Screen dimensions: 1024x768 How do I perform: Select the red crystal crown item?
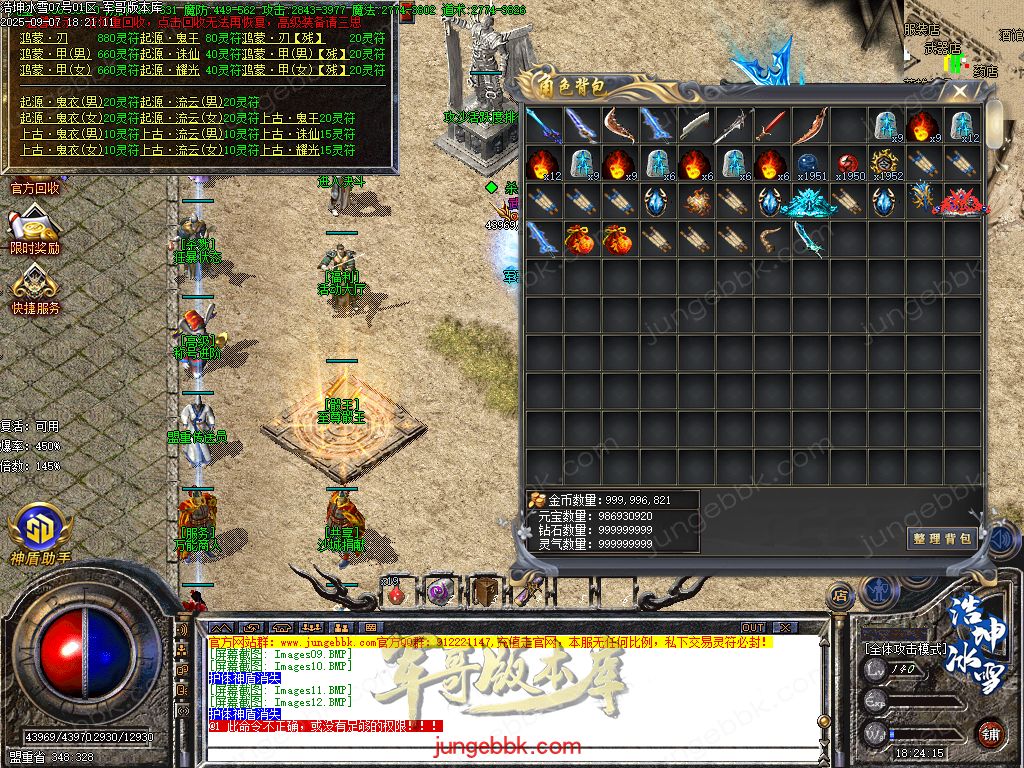pos(960,201)
